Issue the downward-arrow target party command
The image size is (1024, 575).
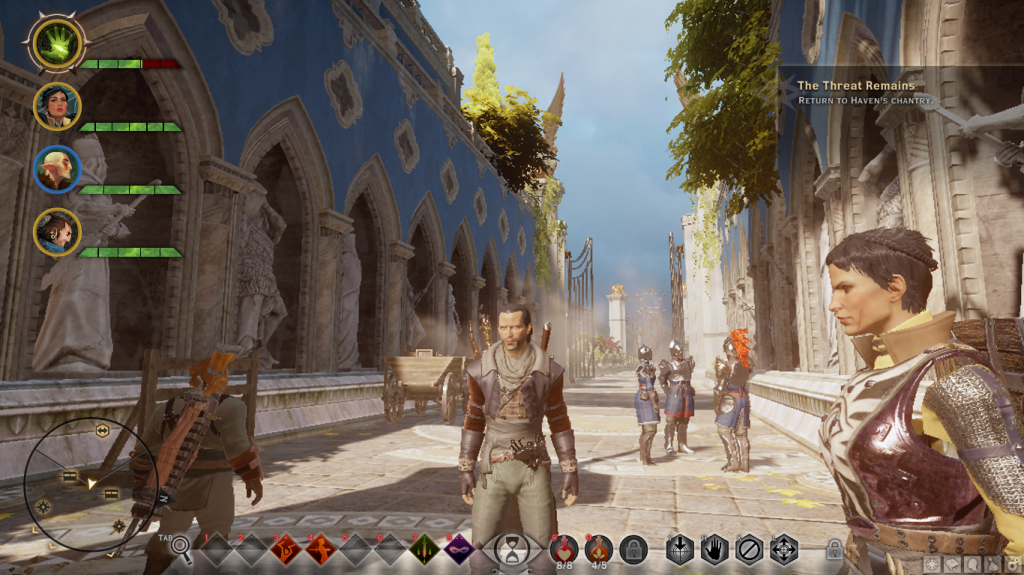[680, 548]
